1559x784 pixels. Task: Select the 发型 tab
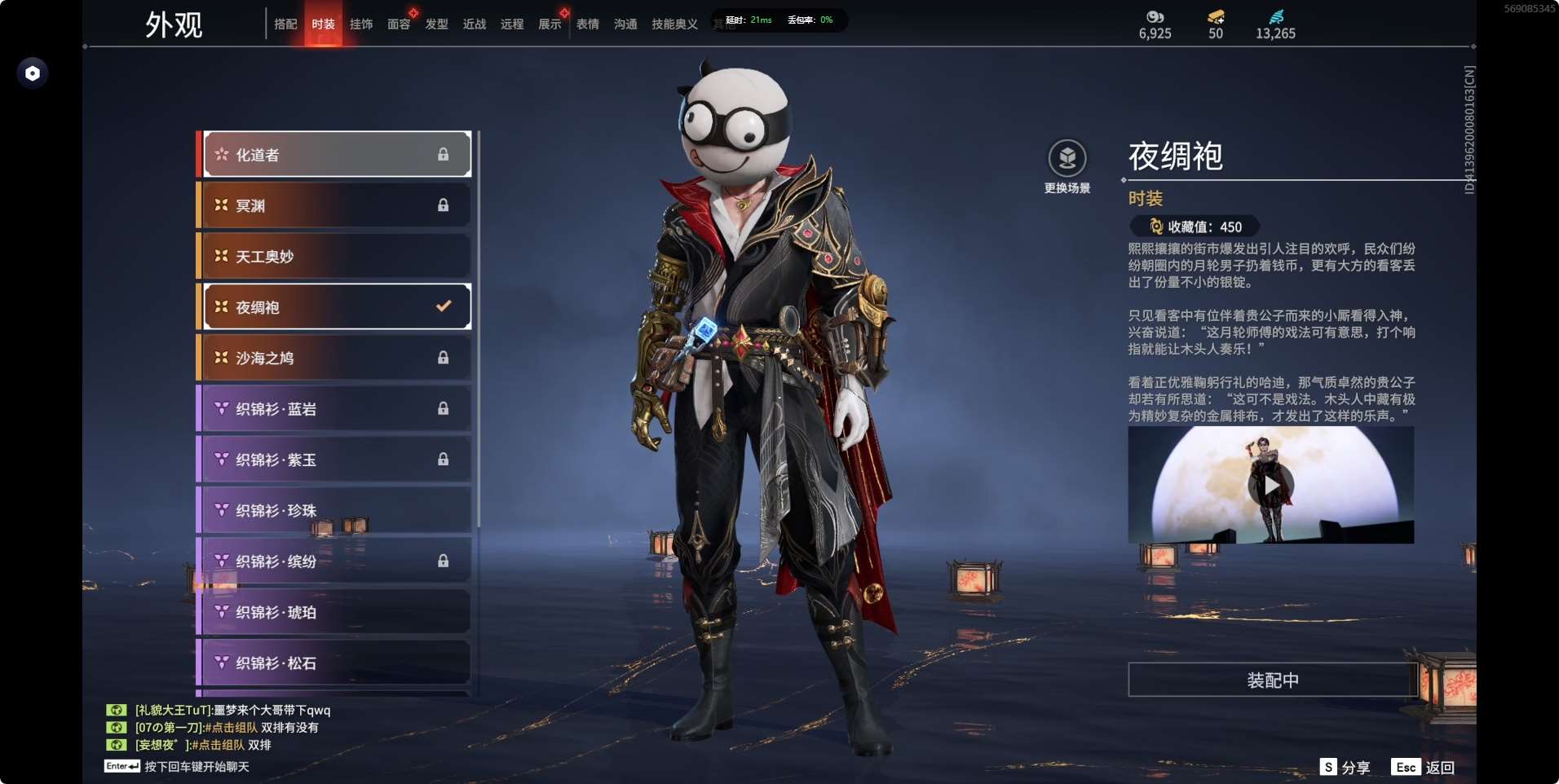pos(437,24)
